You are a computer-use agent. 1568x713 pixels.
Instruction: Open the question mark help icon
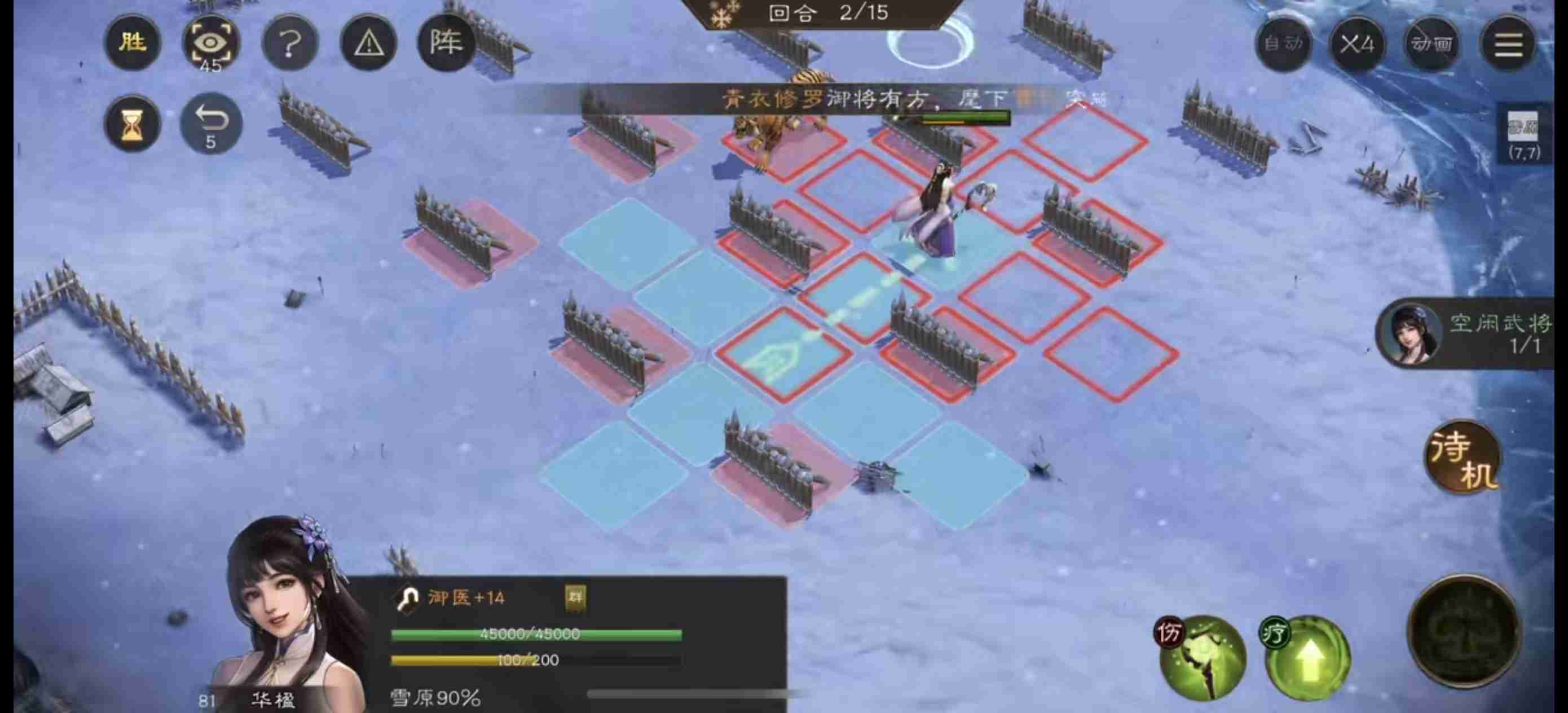[x=289, y=43]
